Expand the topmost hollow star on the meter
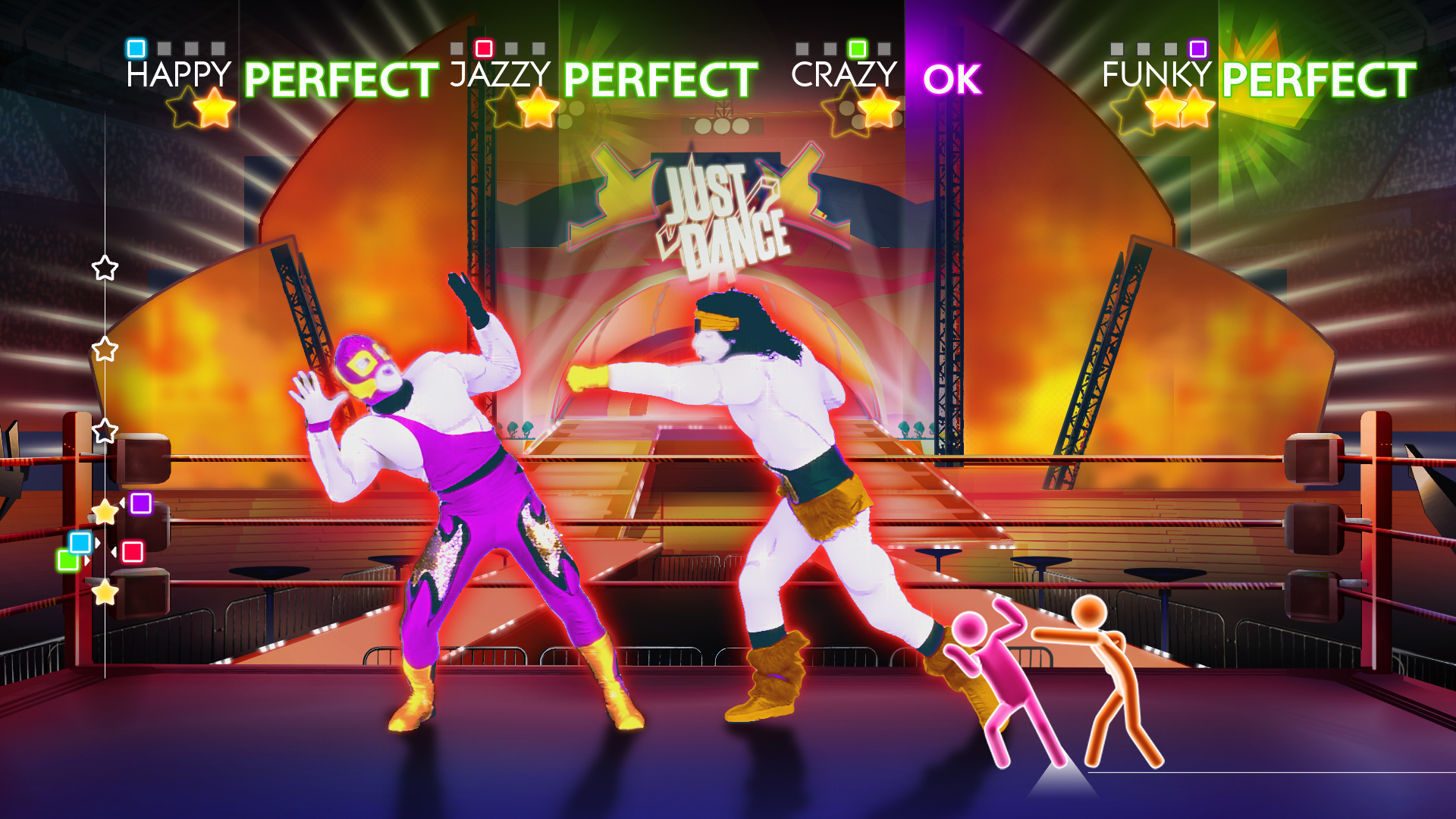Image resolution: width=1456 pixels, height=819 pixels. (104, 265)
